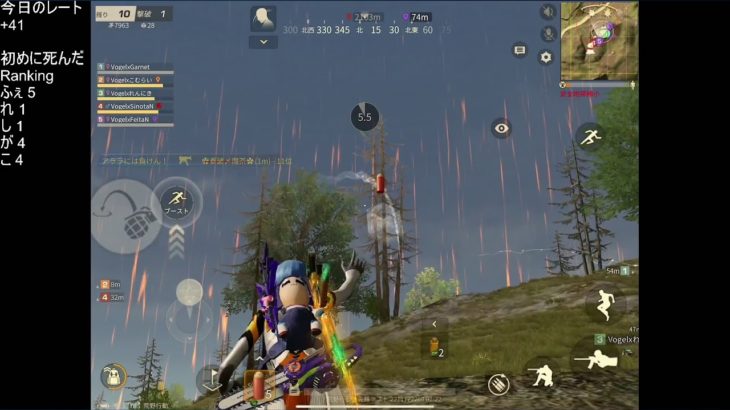Image resolution: width=730 pixels, height=410 pixels.
Task: Open the settings gear
Action: (546, 57)
